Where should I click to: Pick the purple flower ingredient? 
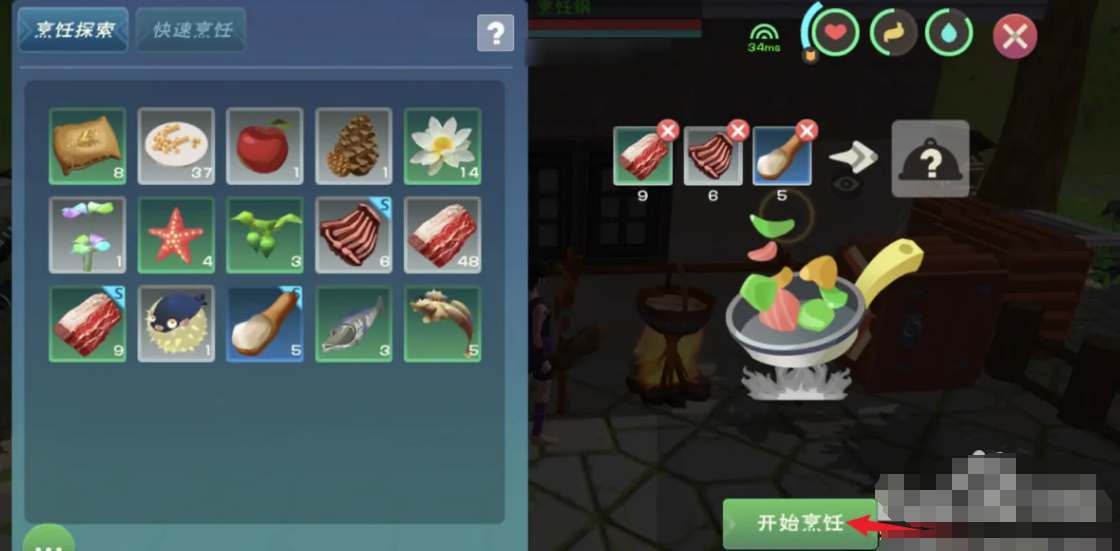(88, 235)
